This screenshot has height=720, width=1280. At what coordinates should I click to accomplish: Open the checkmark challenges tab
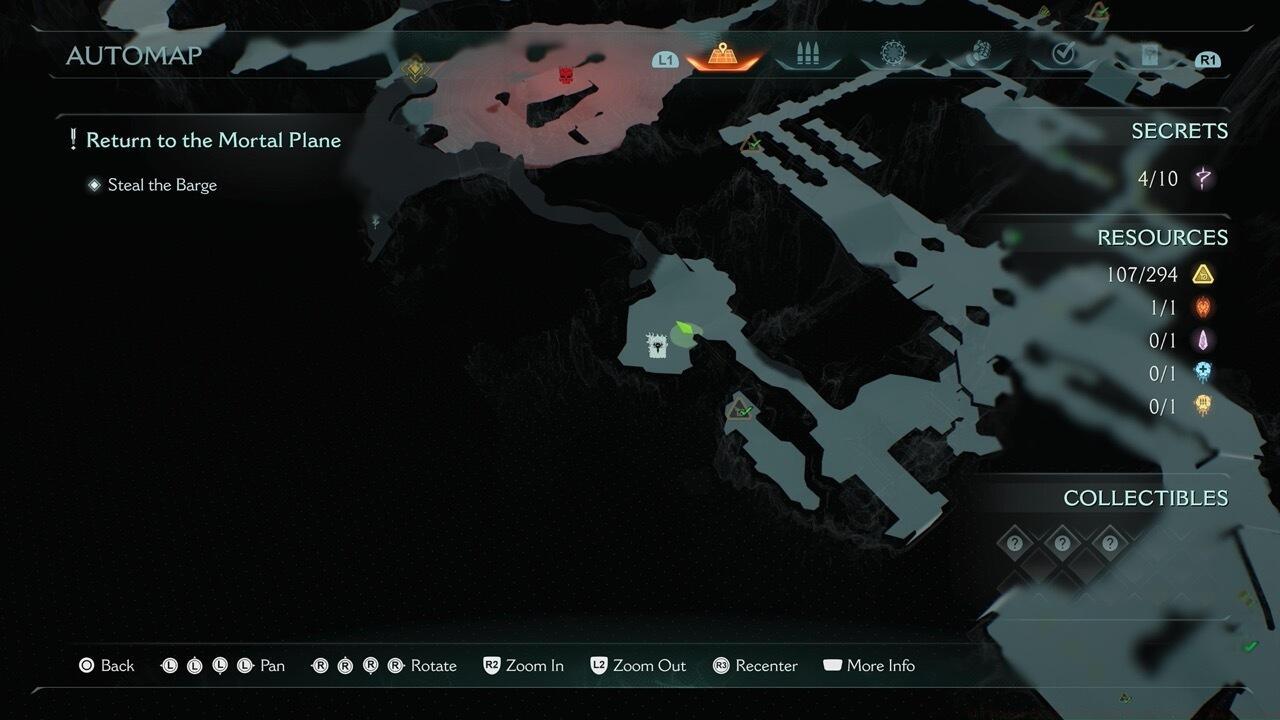1063,54
